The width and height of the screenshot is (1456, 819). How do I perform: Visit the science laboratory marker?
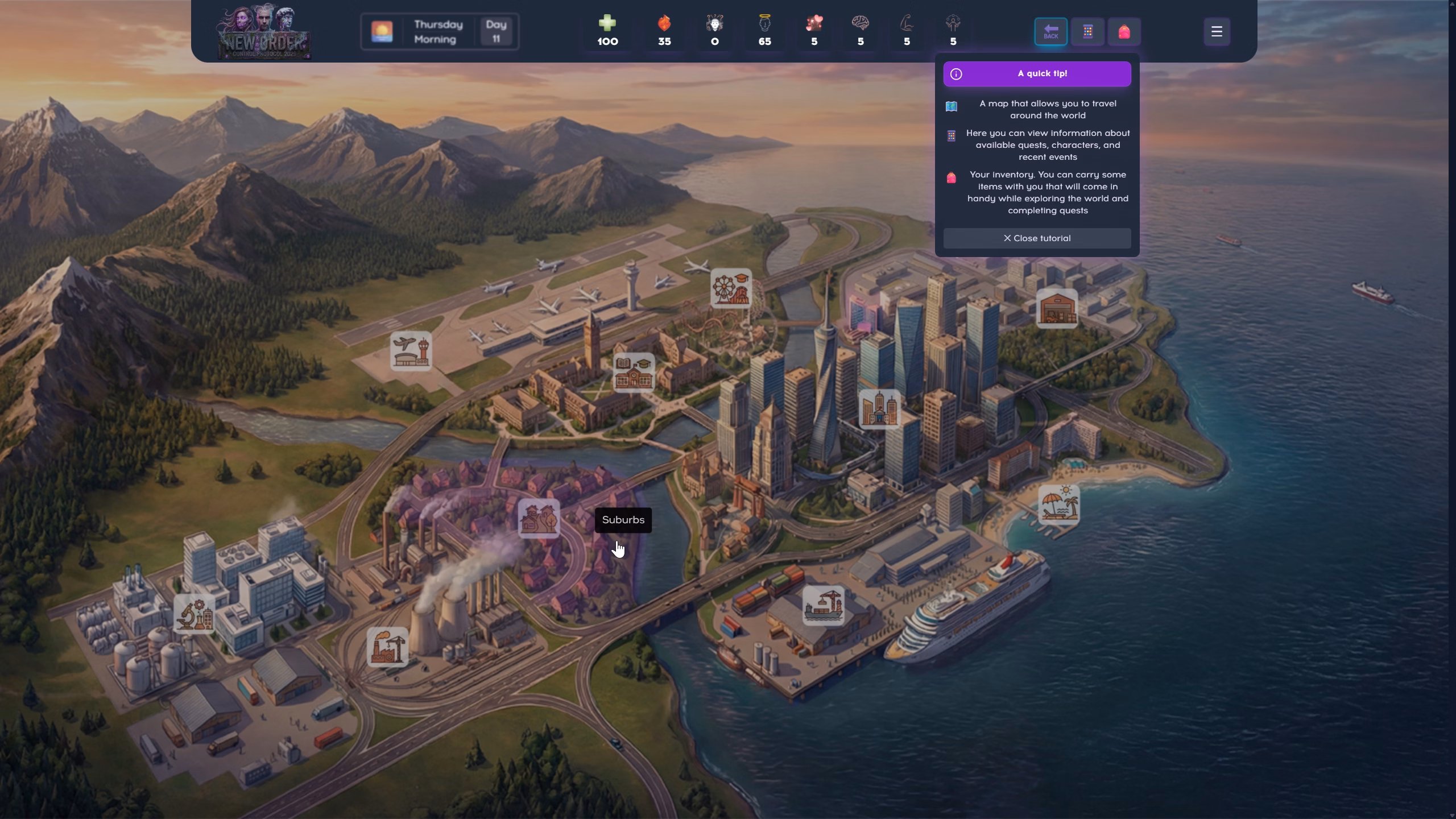(x=194, y=614)
